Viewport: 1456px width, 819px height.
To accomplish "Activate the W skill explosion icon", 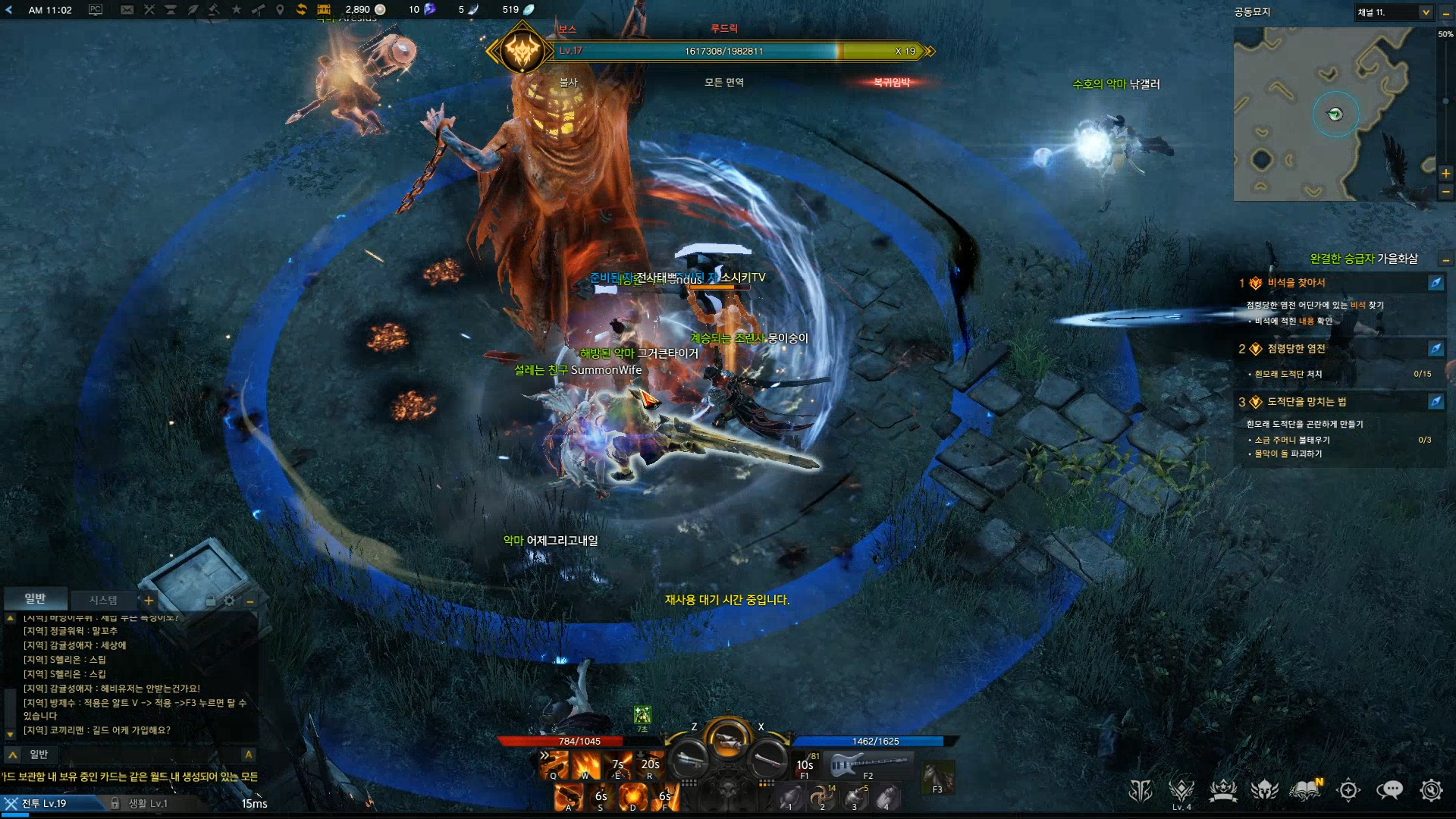I will pos(585,764).
